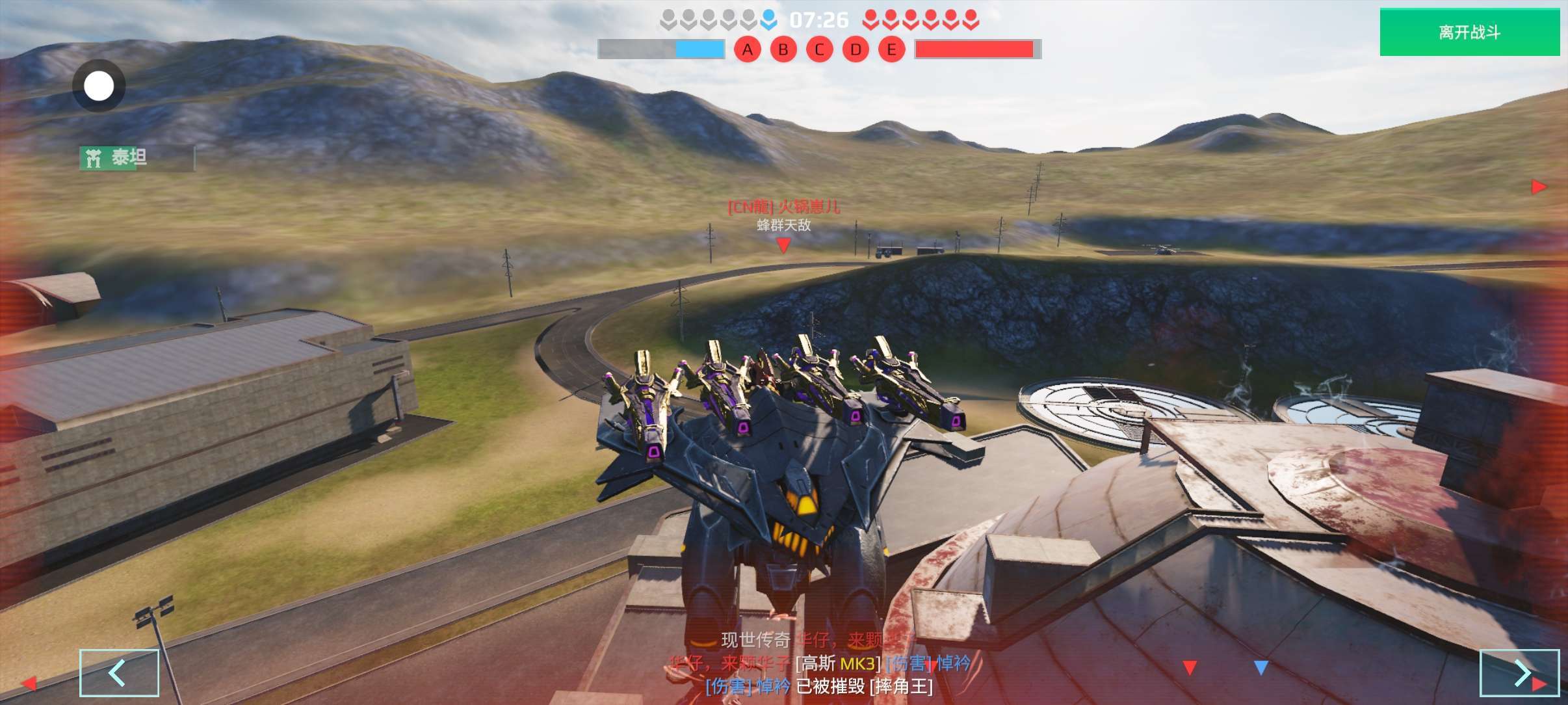The height and width of the screenshot is (705, 1568).
Task: Select the next player with right arrow
Action: pyautogui.click(x=1519, y=672)
